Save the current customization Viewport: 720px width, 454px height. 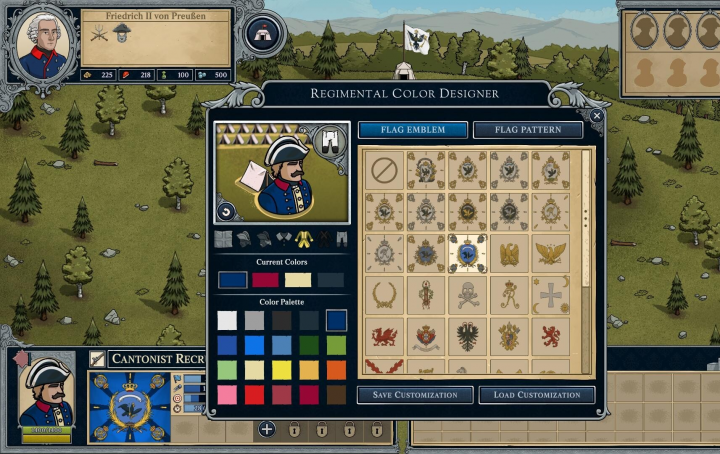point(415,395)
